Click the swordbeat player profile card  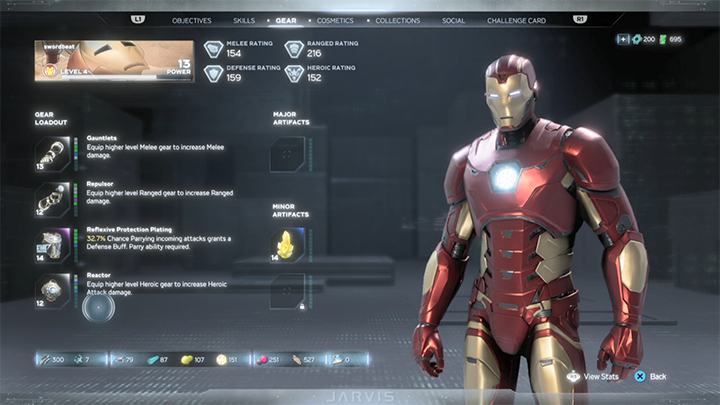click(x=114, y=61)
